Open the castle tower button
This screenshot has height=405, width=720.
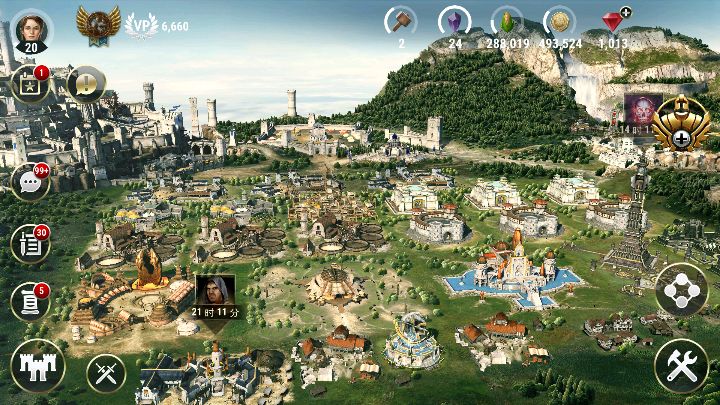click(x=37, y=365)
